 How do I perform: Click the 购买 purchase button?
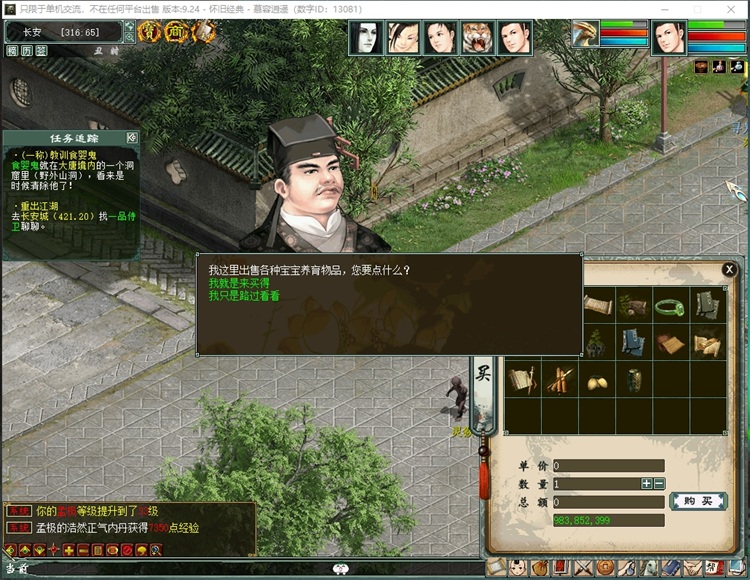[x=697, y=501]
